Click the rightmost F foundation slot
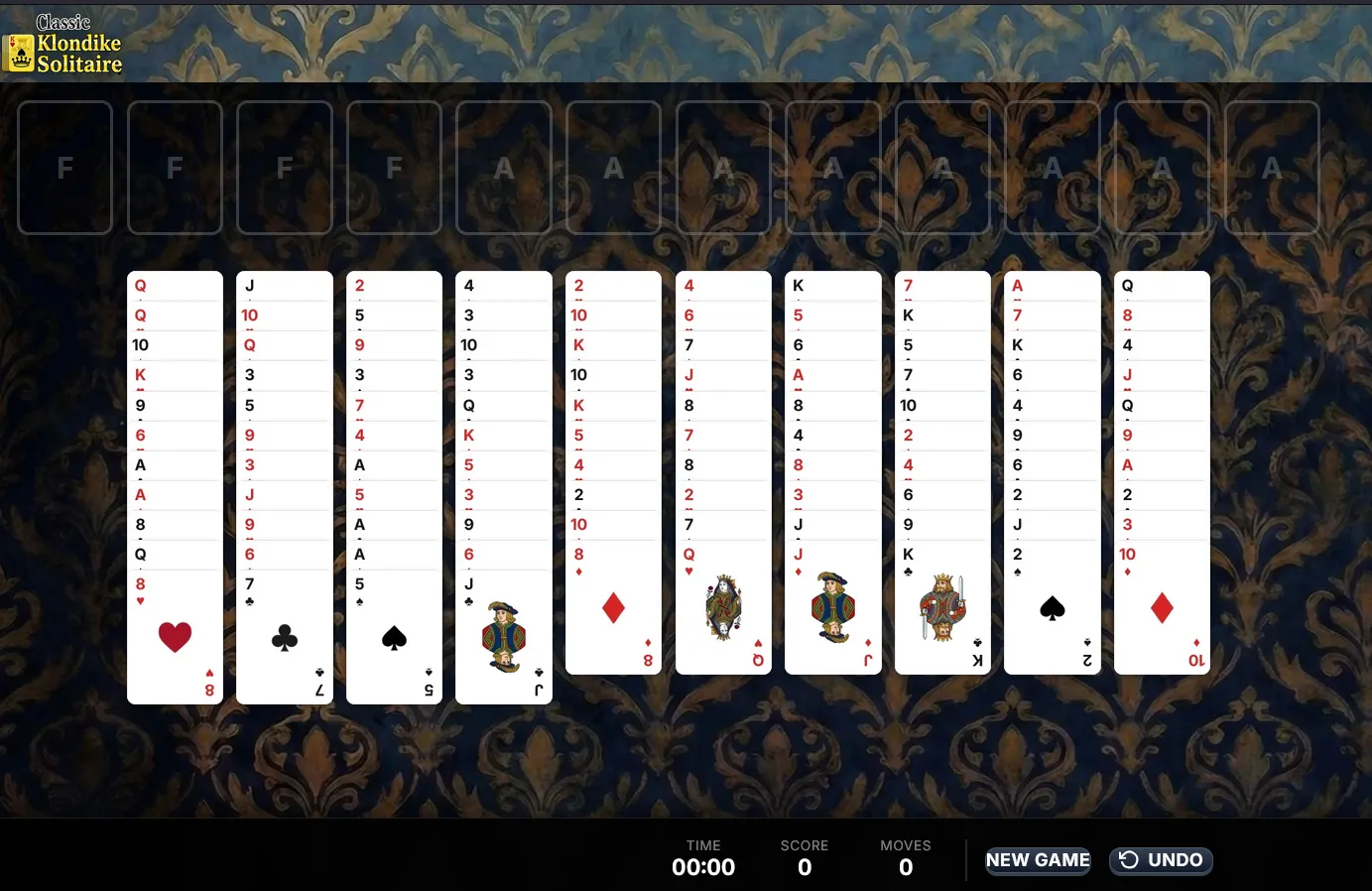Image resolution: width=1372 pixels, height=891 pixels. click(394, 167)
